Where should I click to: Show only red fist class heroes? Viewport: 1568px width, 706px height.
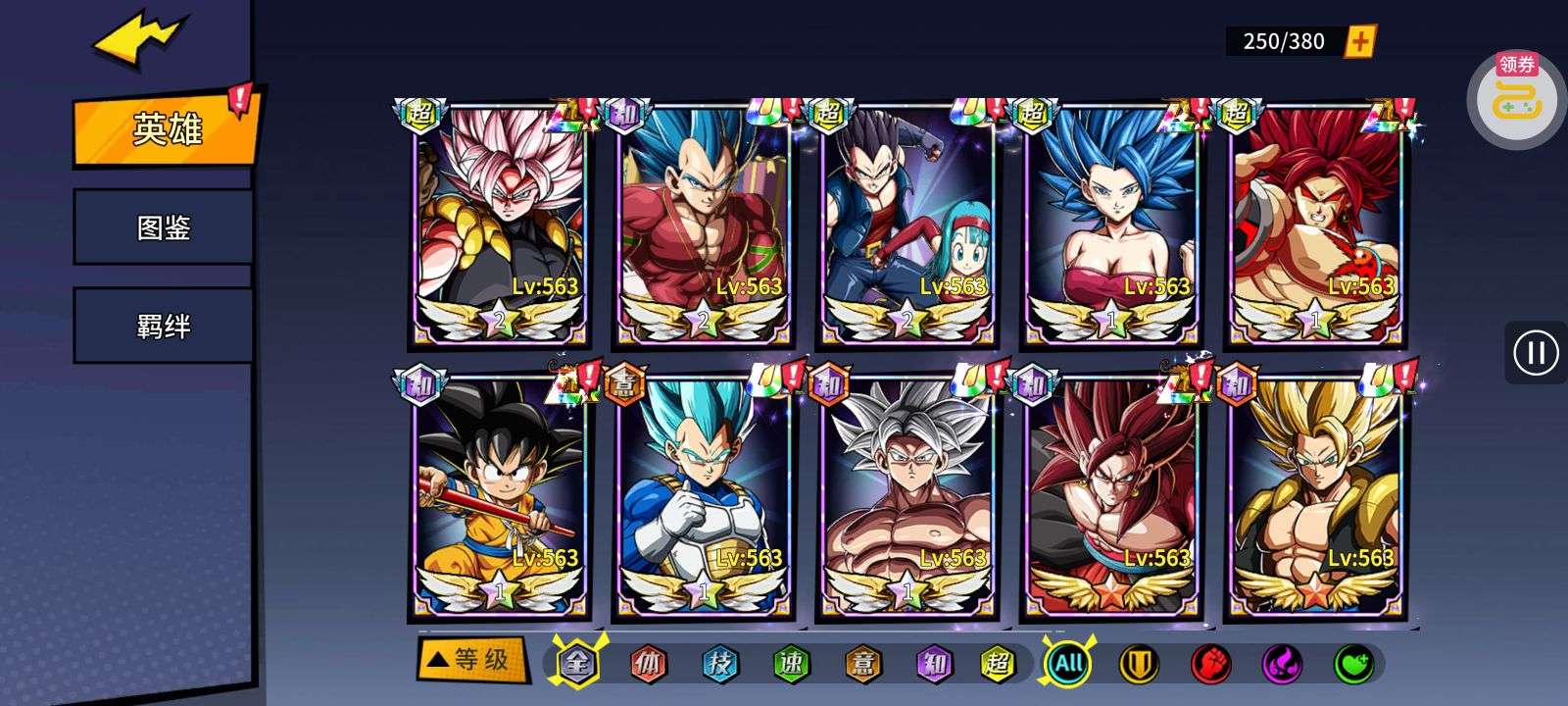[x=1210, y=664]
